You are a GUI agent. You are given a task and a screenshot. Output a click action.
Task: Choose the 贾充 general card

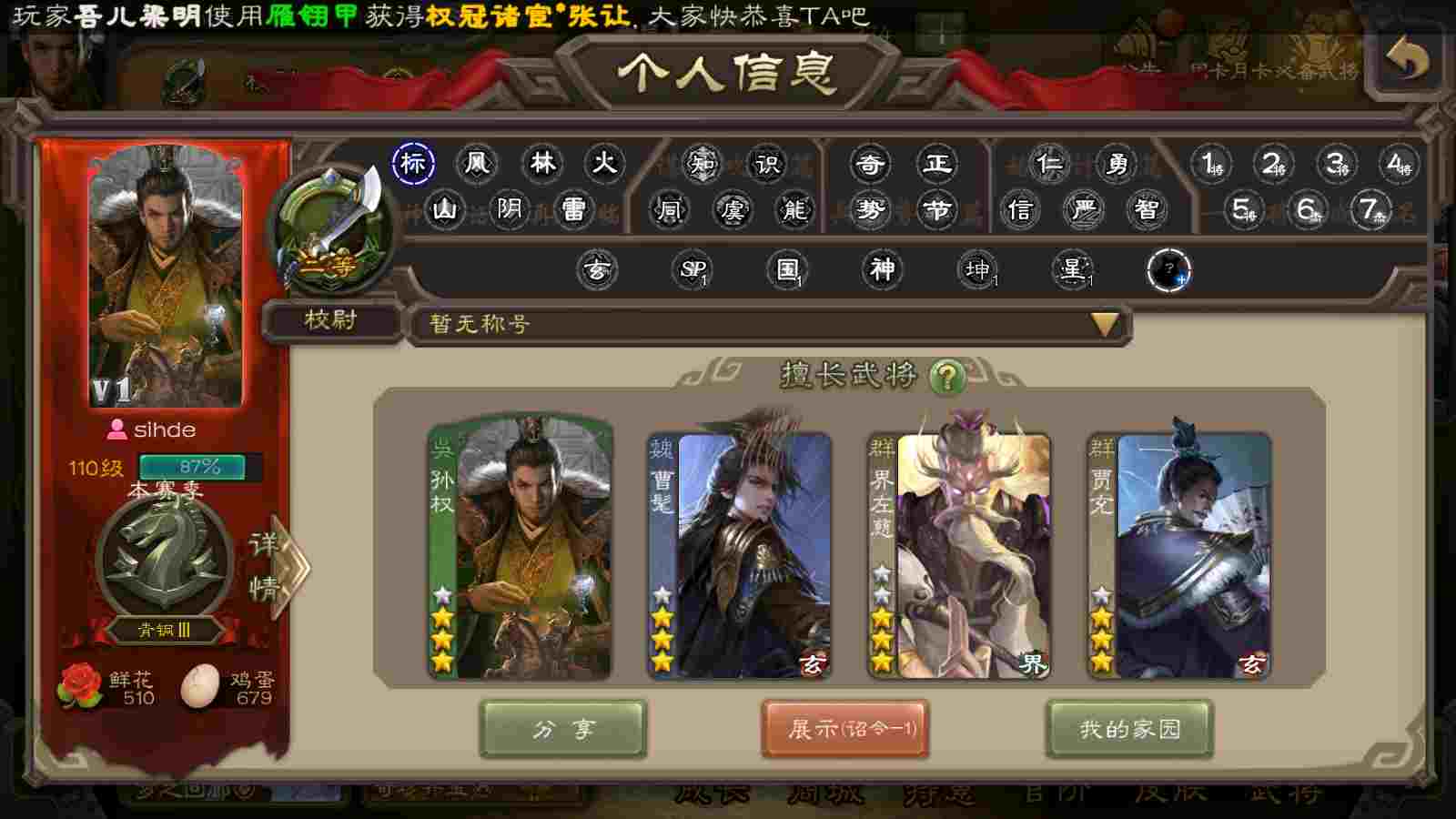(x=1178, y=553)
